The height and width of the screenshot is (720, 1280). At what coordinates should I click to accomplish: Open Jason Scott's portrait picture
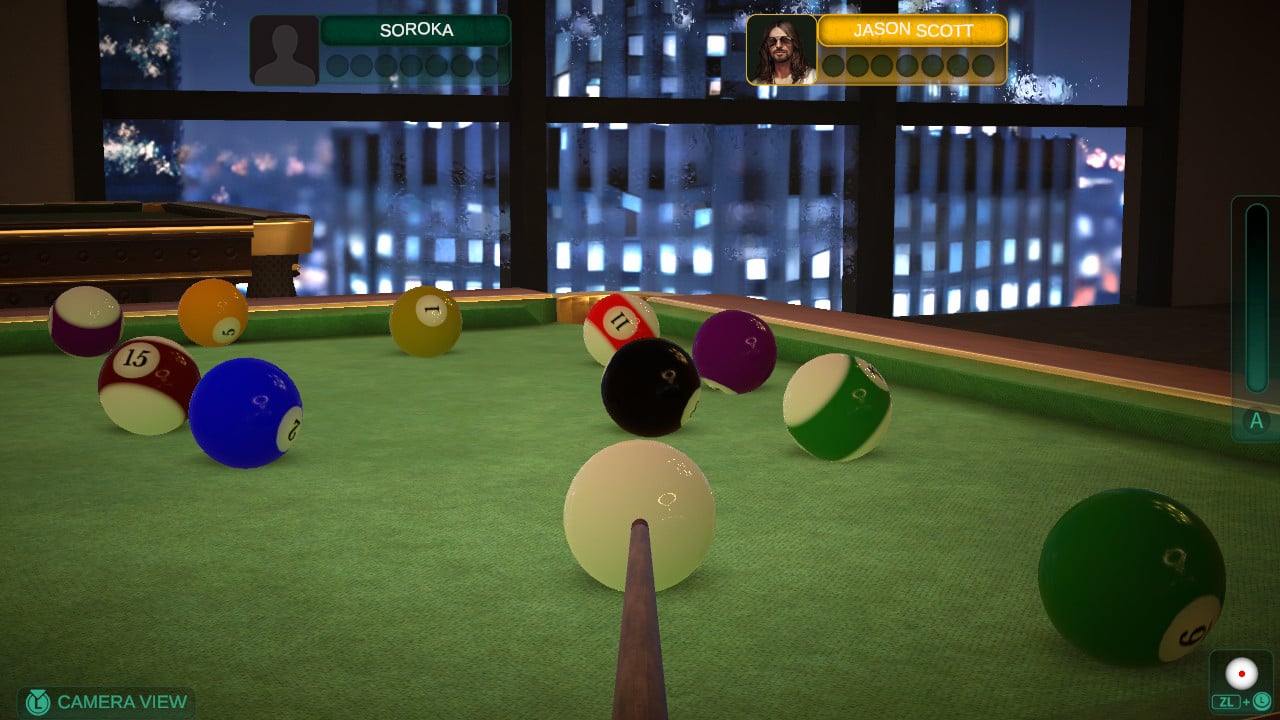click(x=781, y=50)
